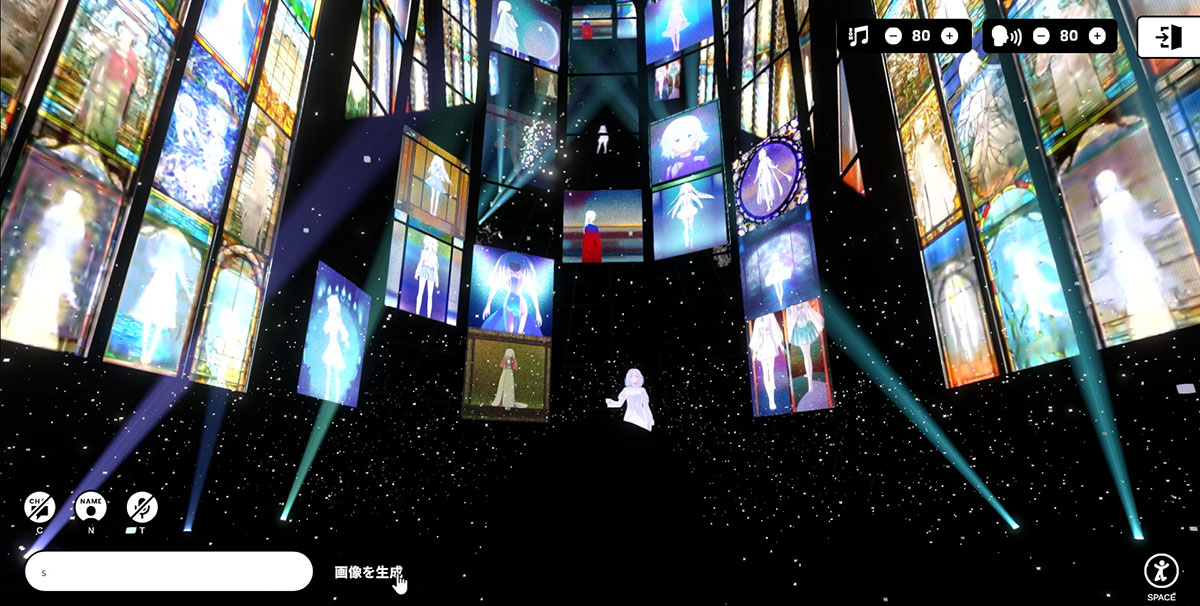Toggle the muted microphone icon

tap(142, 507)
